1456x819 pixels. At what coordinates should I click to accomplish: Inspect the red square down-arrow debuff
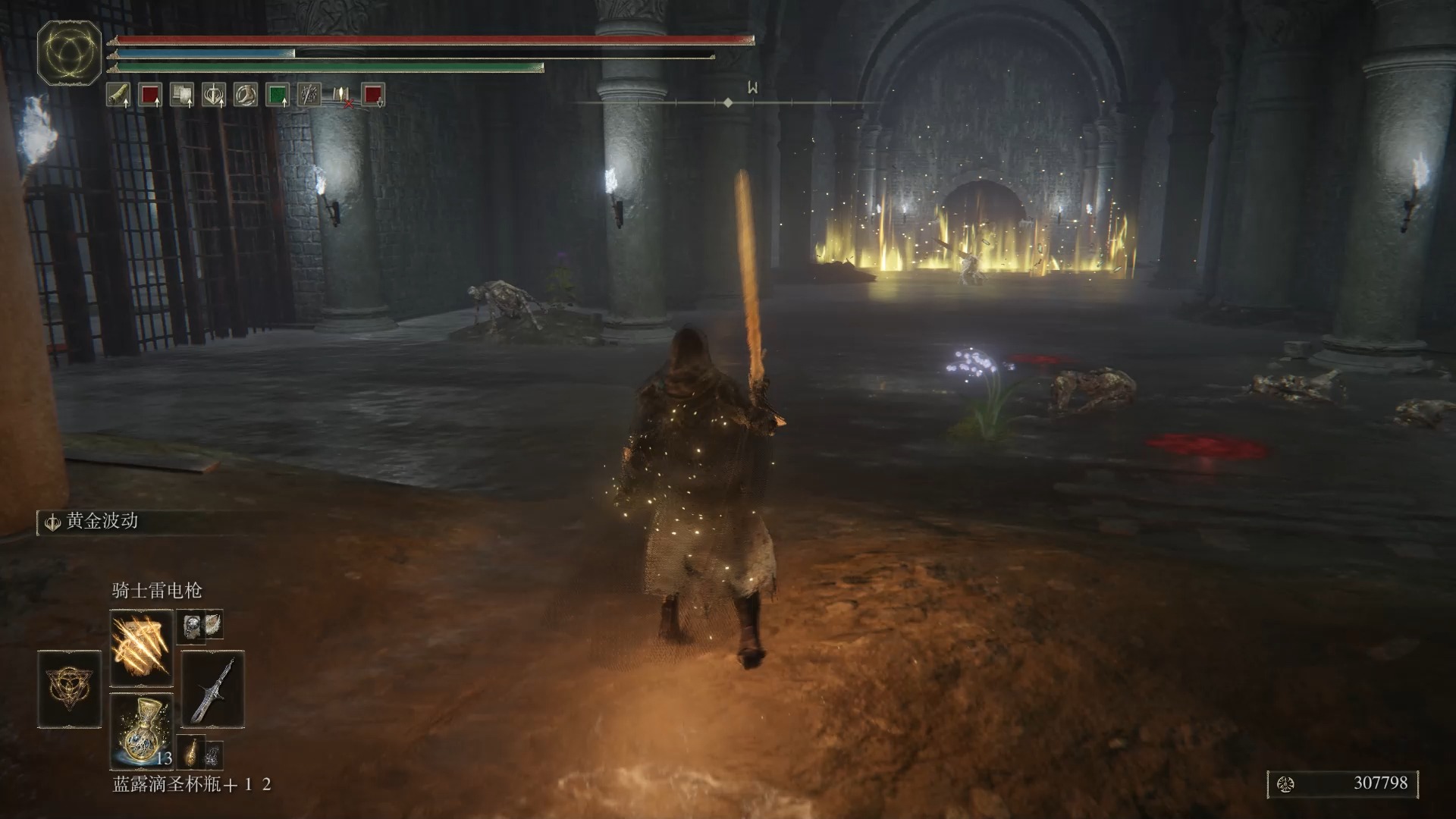373,95
